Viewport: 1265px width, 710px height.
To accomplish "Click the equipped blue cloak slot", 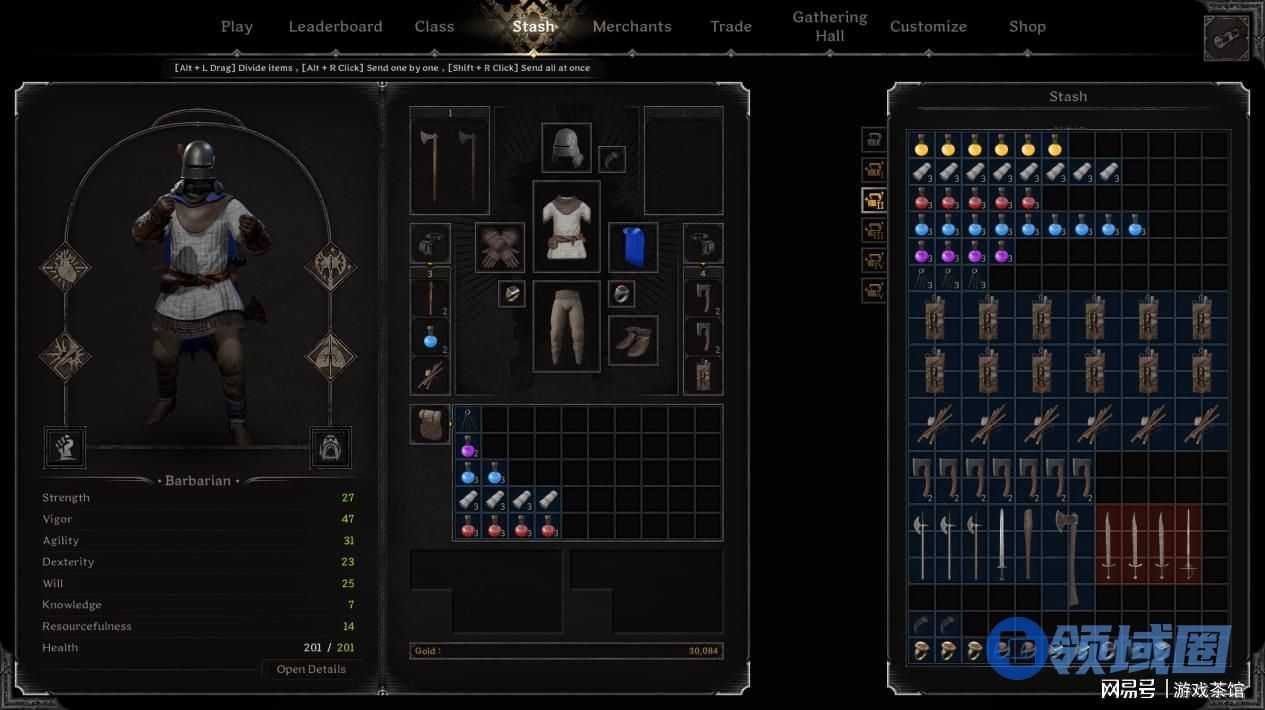I will (633, 247).
